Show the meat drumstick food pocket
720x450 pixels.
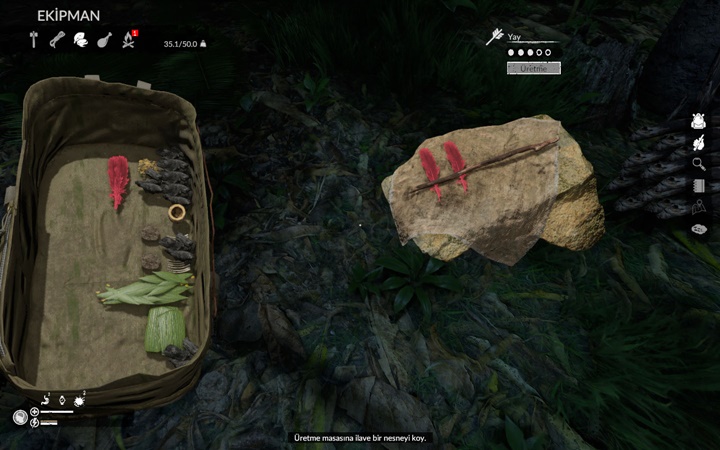104,40
